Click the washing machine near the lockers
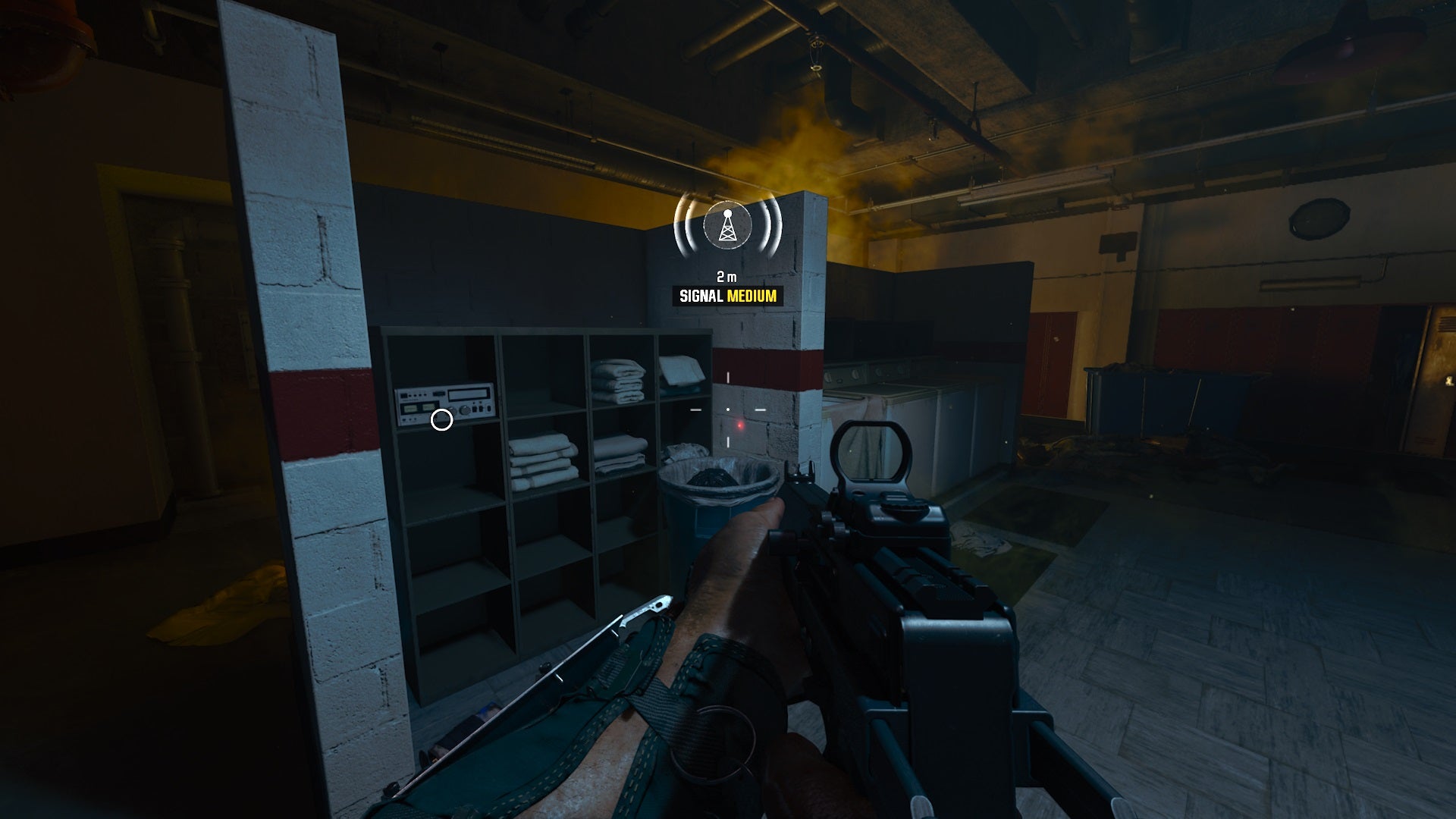This screenshot has height=819, width=1456. click(872, 394)
